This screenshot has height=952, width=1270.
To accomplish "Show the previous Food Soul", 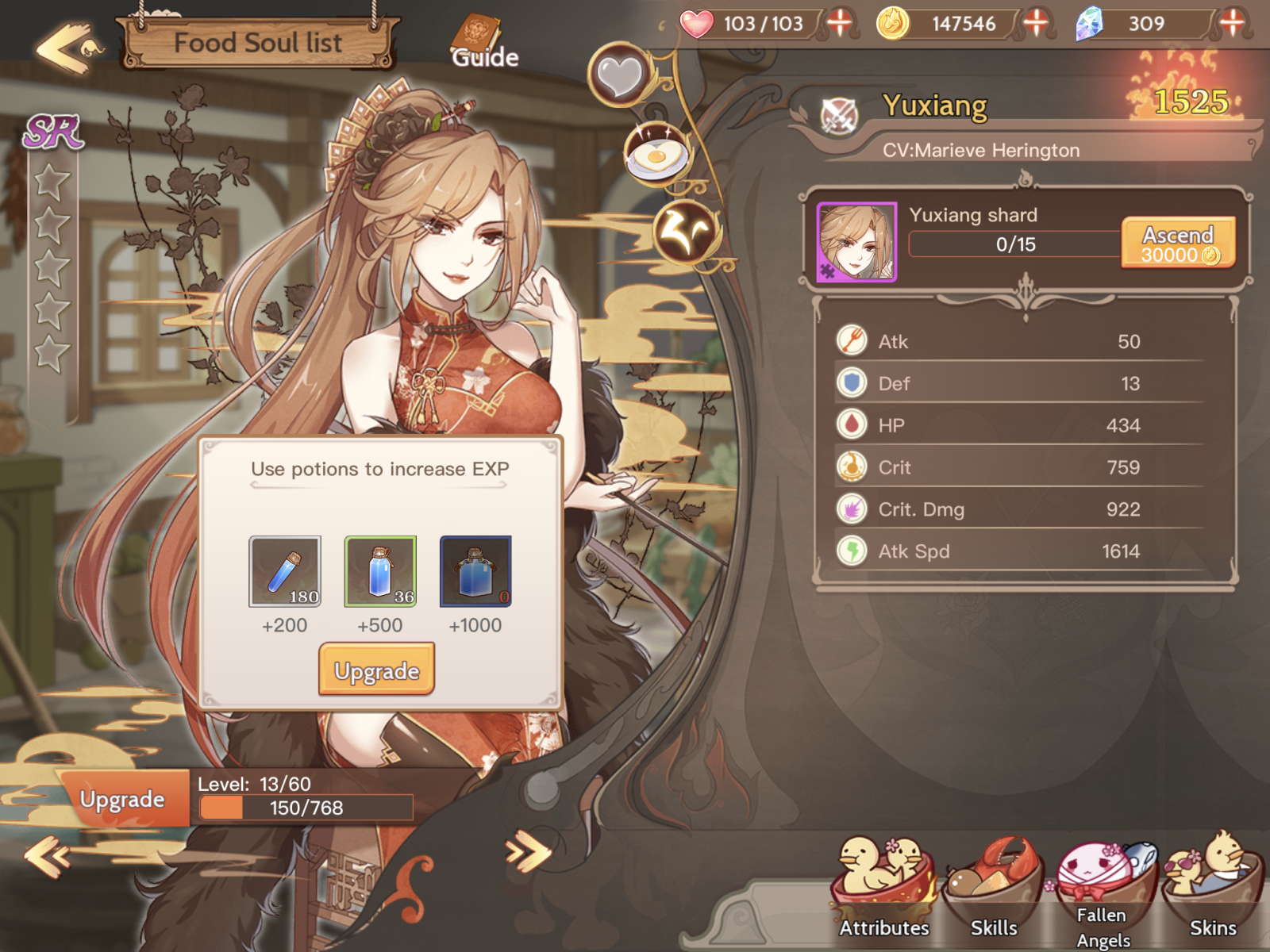I will 46,855.
